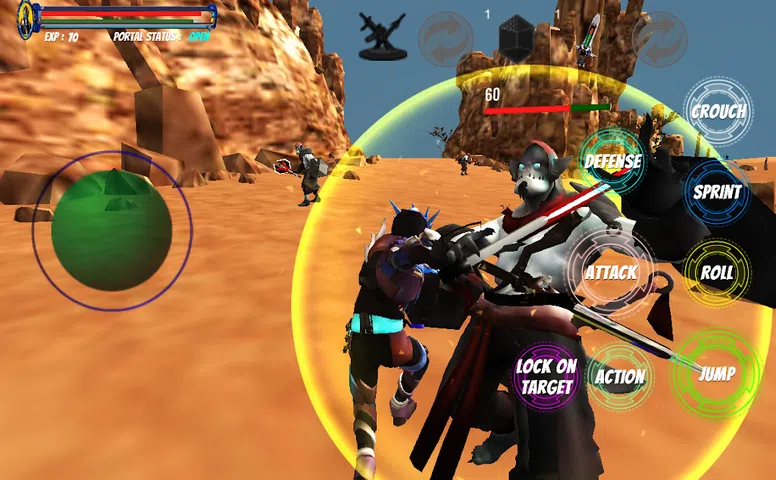Hit the Sprint button
The width and height of the screenshot is (776, 480).
point(717,192)
